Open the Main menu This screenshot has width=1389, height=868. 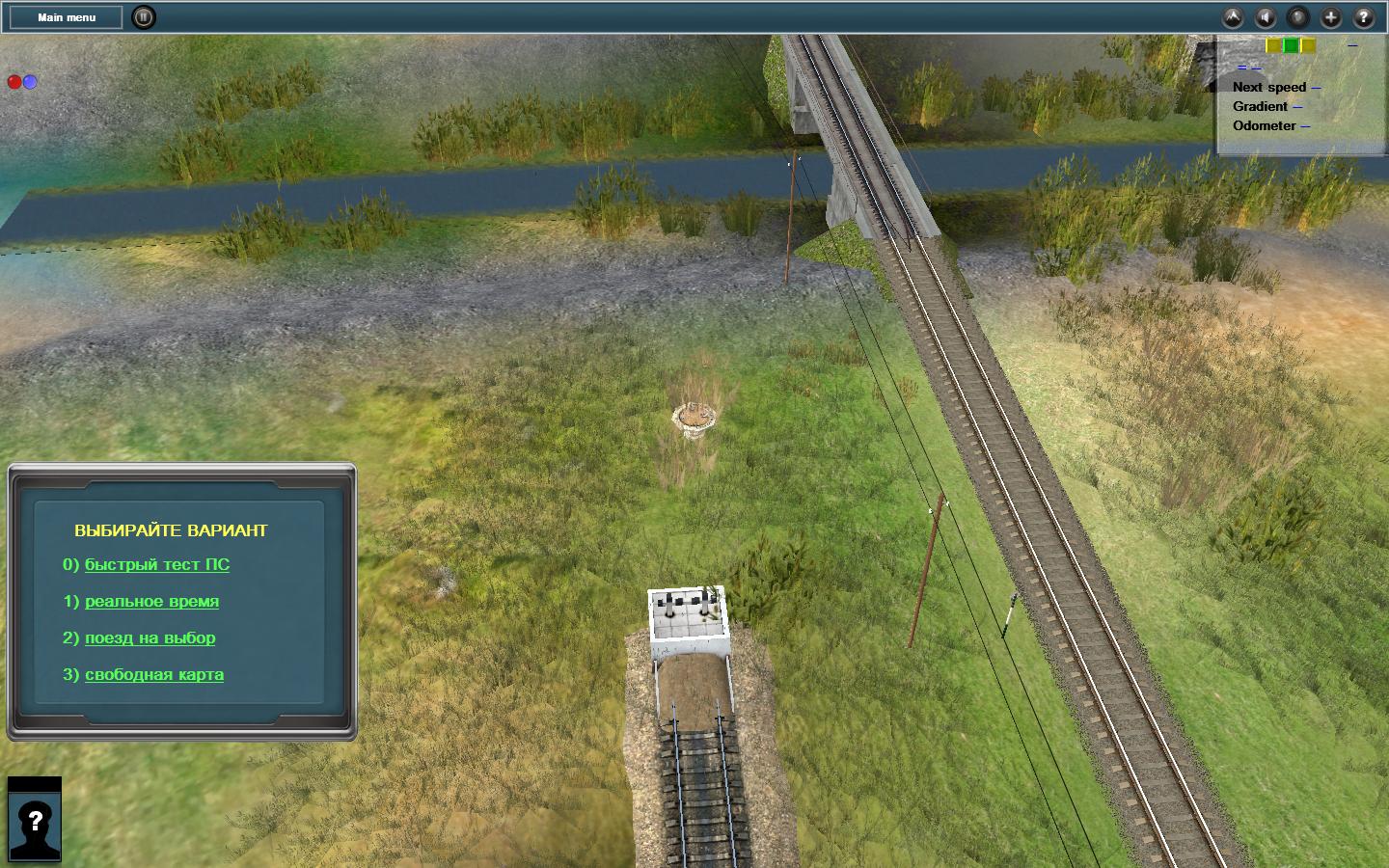pos(67,17)
